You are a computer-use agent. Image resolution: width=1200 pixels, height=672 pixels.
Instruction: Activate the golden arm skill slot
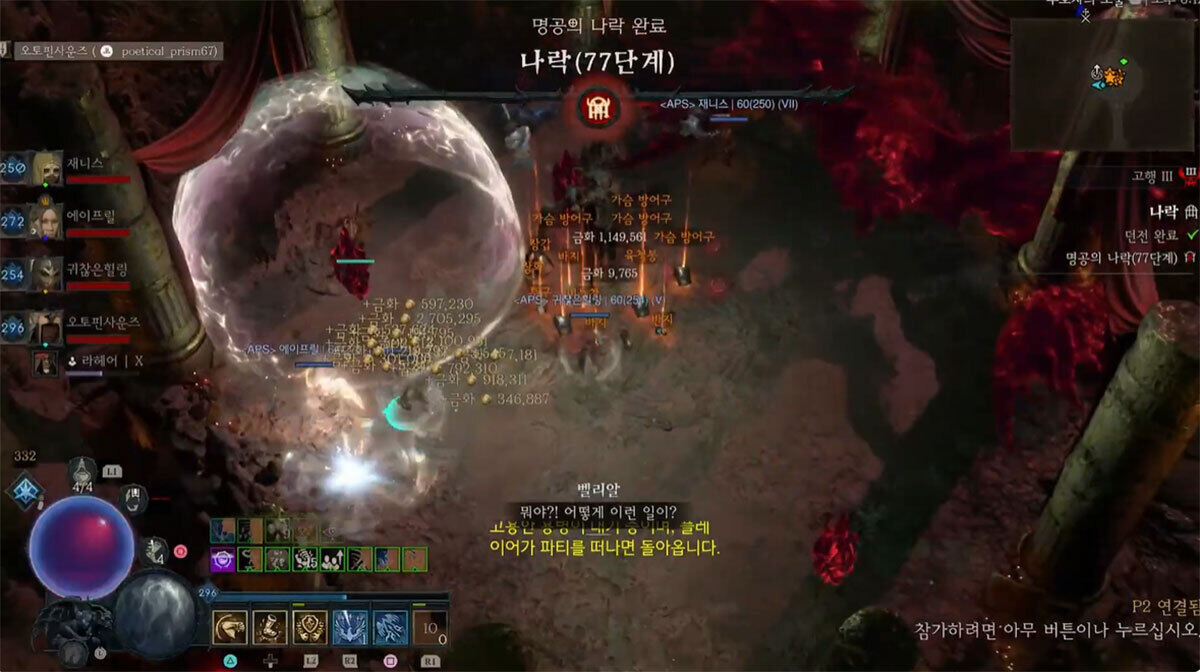tap(231, 628)
